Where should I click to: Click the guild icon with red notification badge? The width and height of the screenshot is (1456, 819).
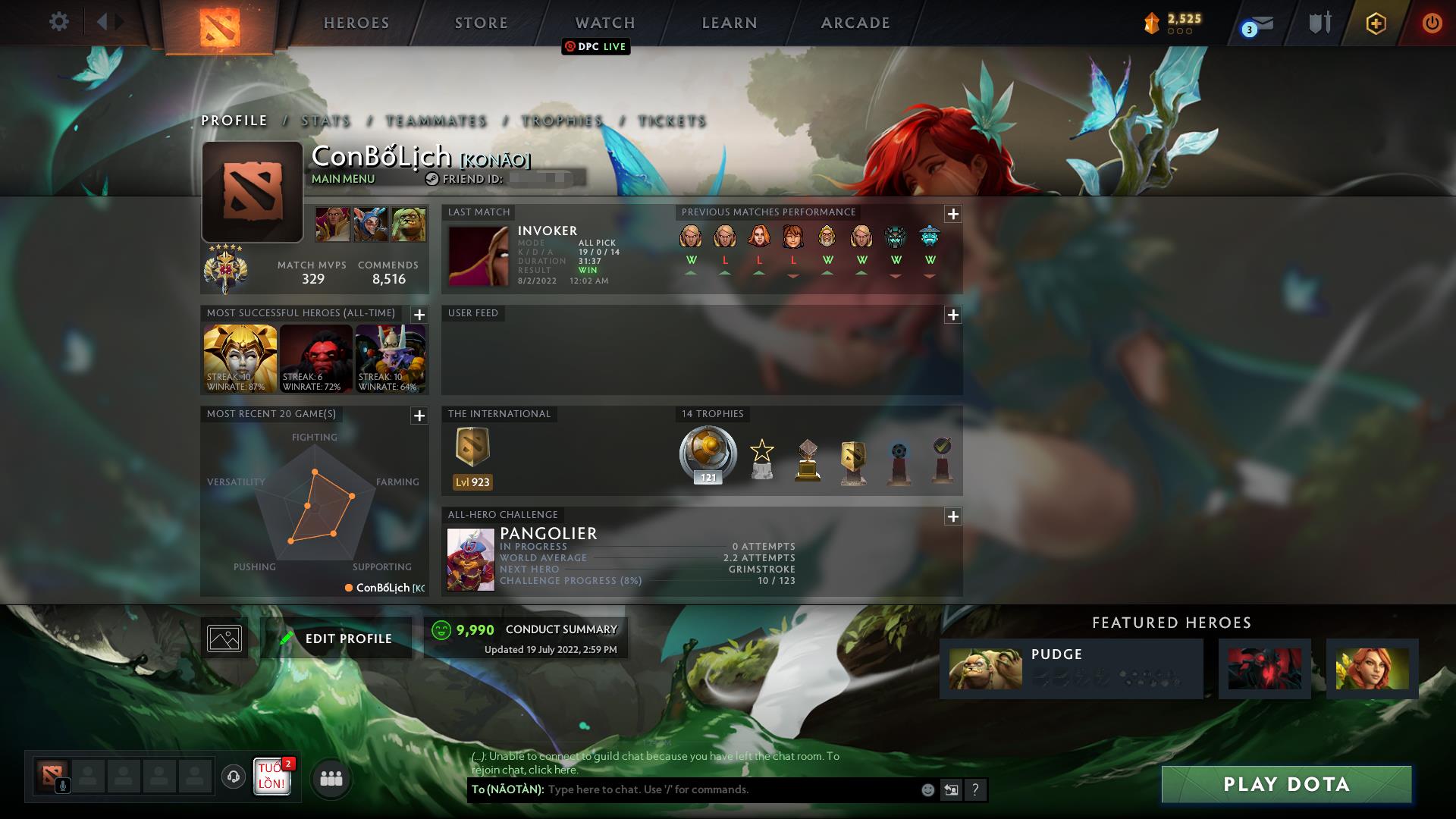click(x=271, y=777)
